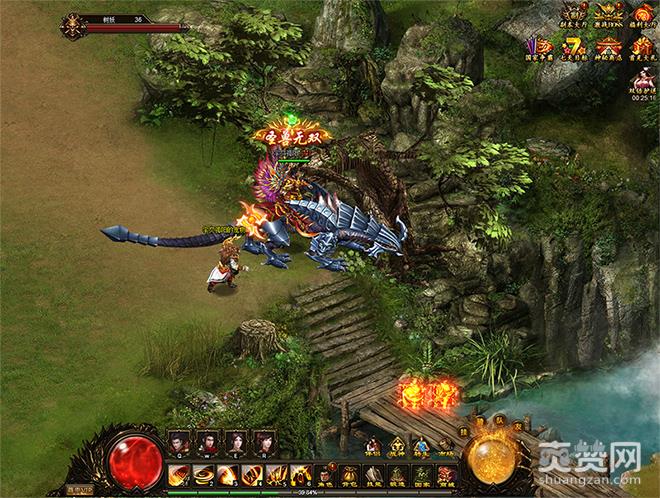Open the 七天目标 seven-day goals icon
660x498 pixels.
pyautogui.click(x=574, y=48)
